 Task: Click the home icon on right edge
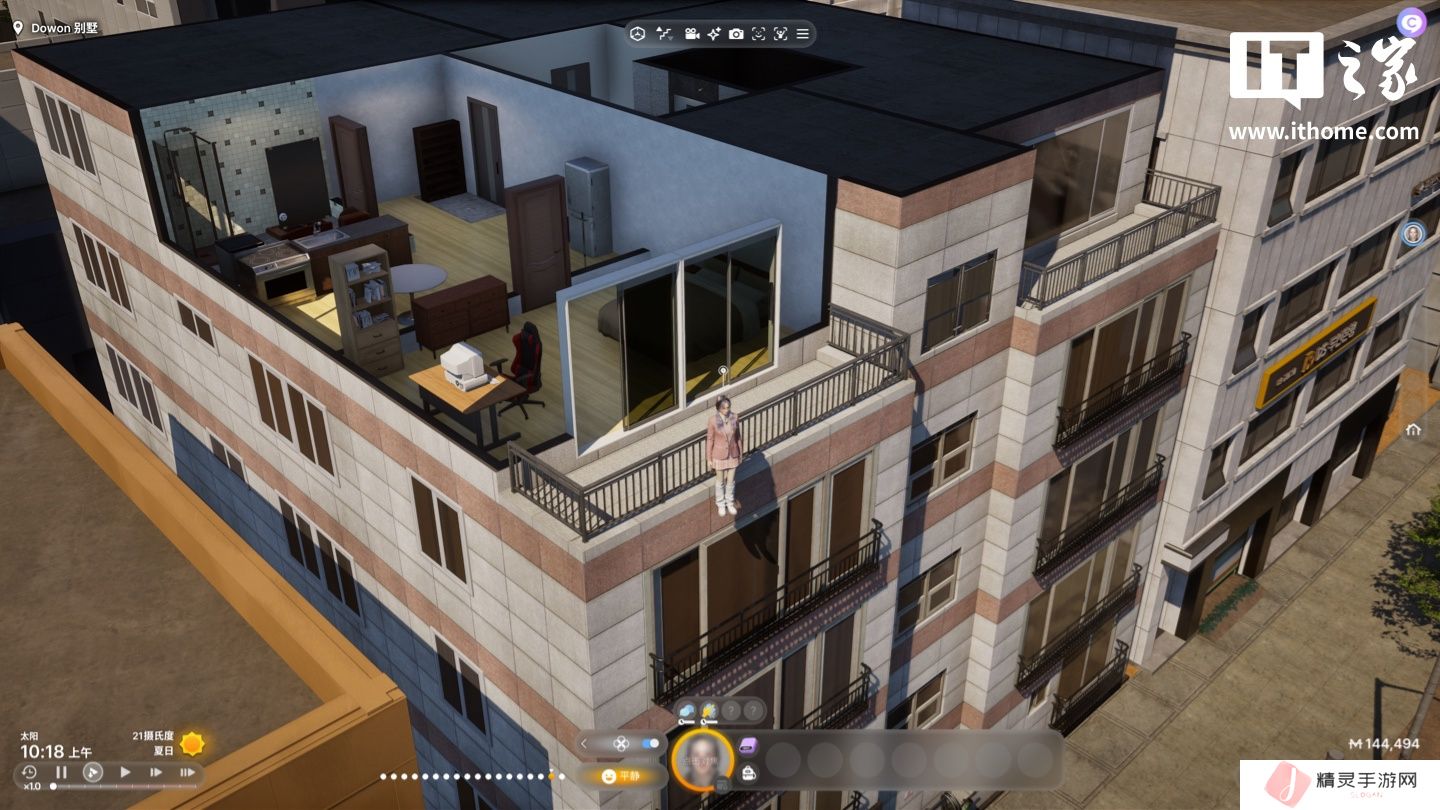(x=1413, y=430)
